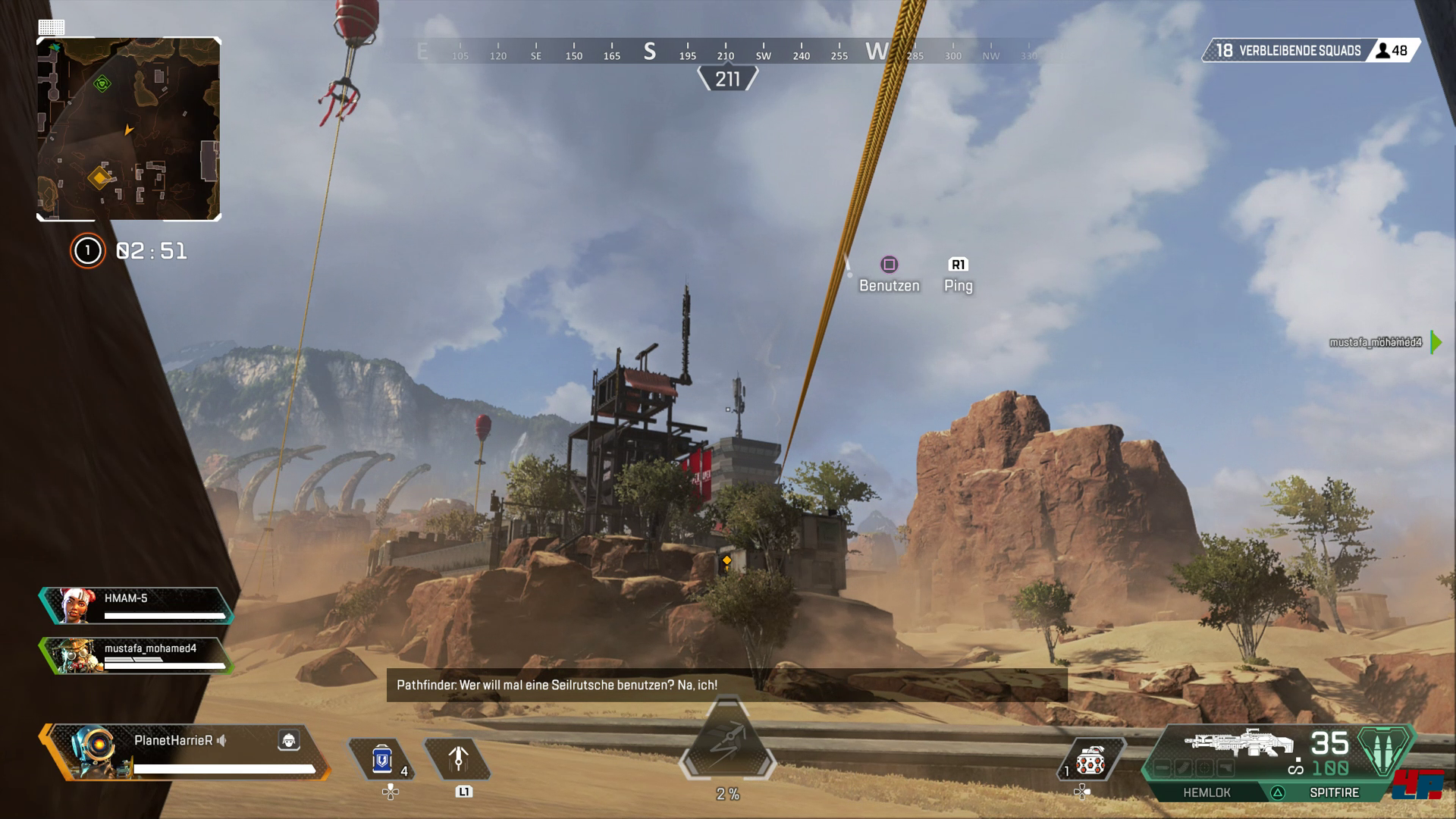Select teammate HMAM-5's squad banner
This screenshot has height=819, width=1456.
click(x=136, y=606)
